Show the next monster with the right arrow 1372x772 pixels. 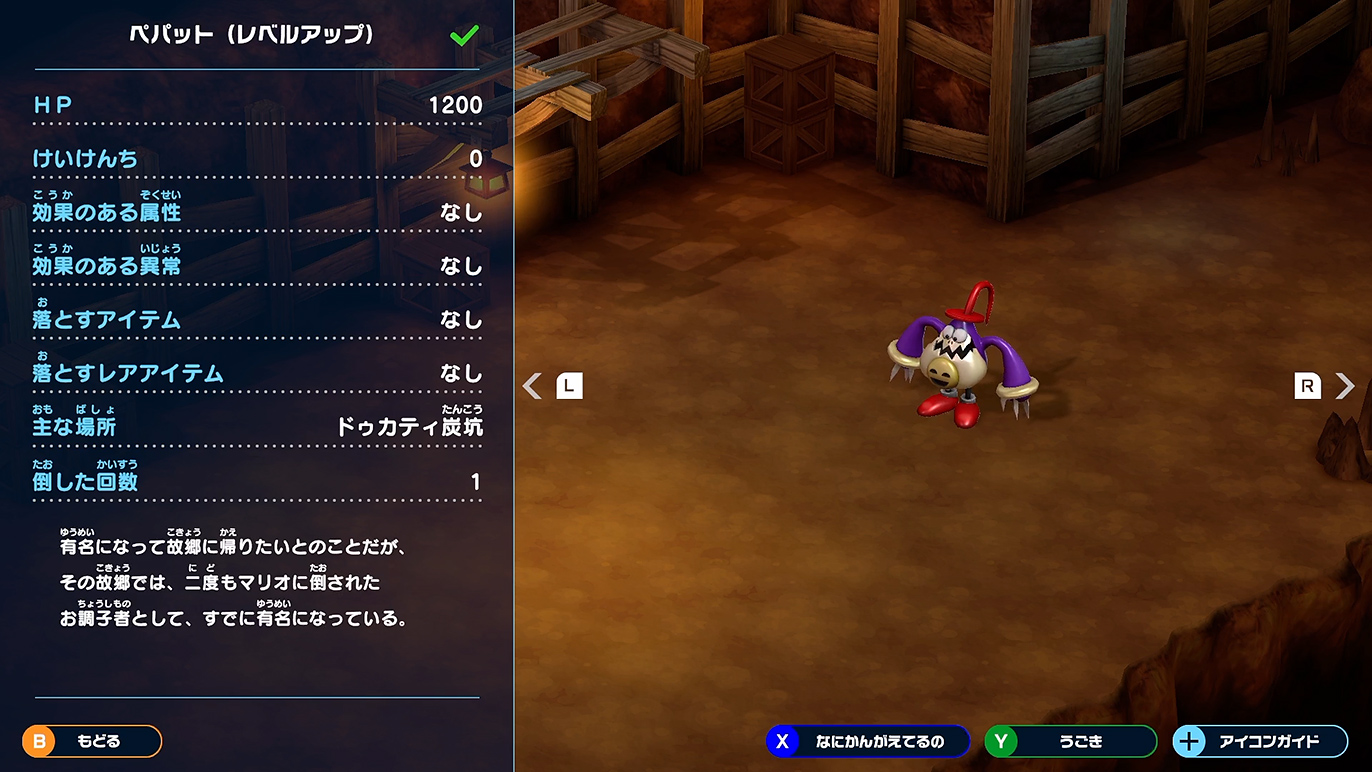click(x=1344, y=386)
